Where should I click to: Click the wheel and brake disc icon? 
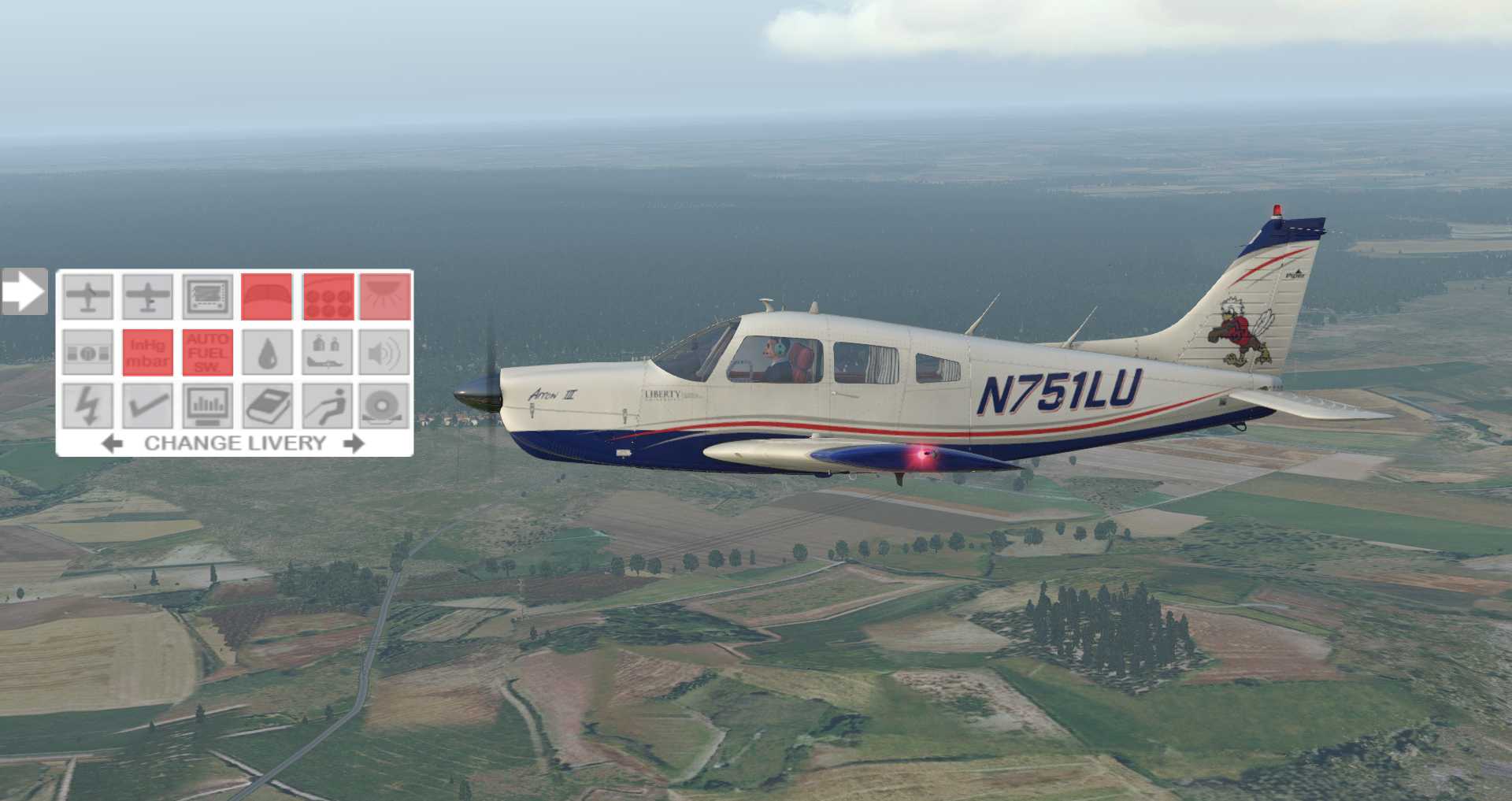pyautogui.click(x=385, y=406)
